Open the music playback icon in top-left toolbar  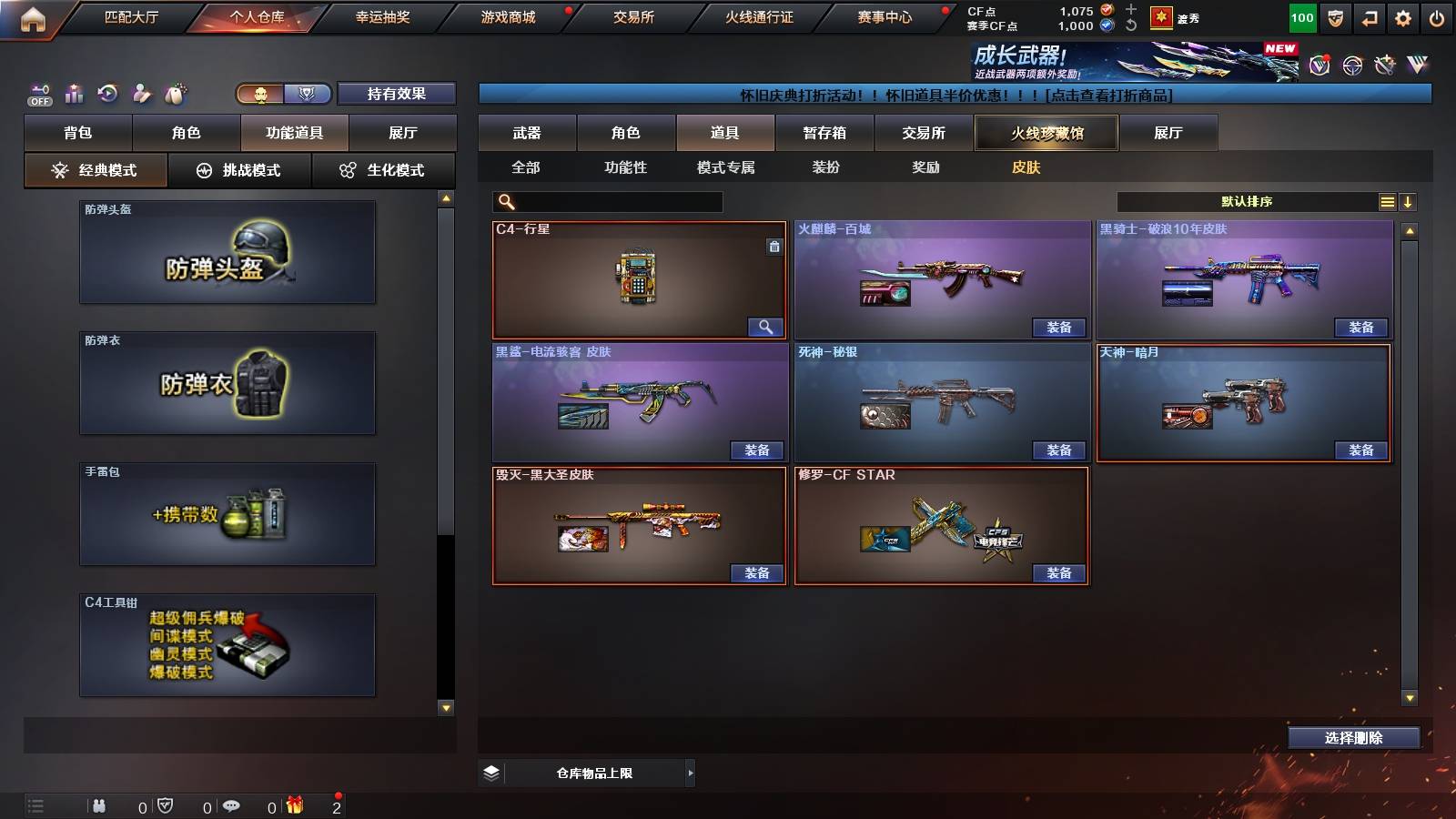click(x=107, y=91)
